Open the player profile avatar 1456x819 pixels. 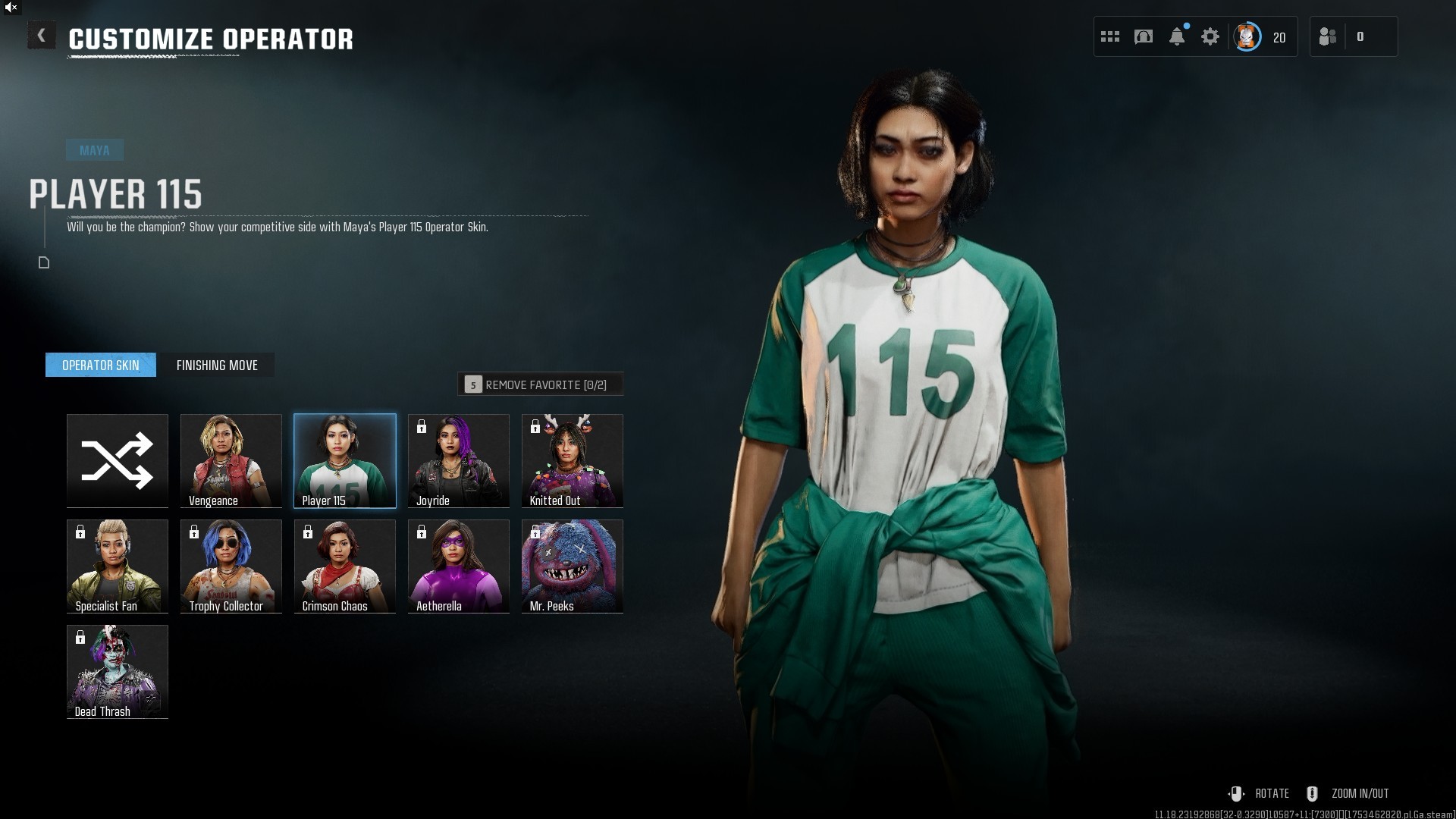coord(1247,36)
